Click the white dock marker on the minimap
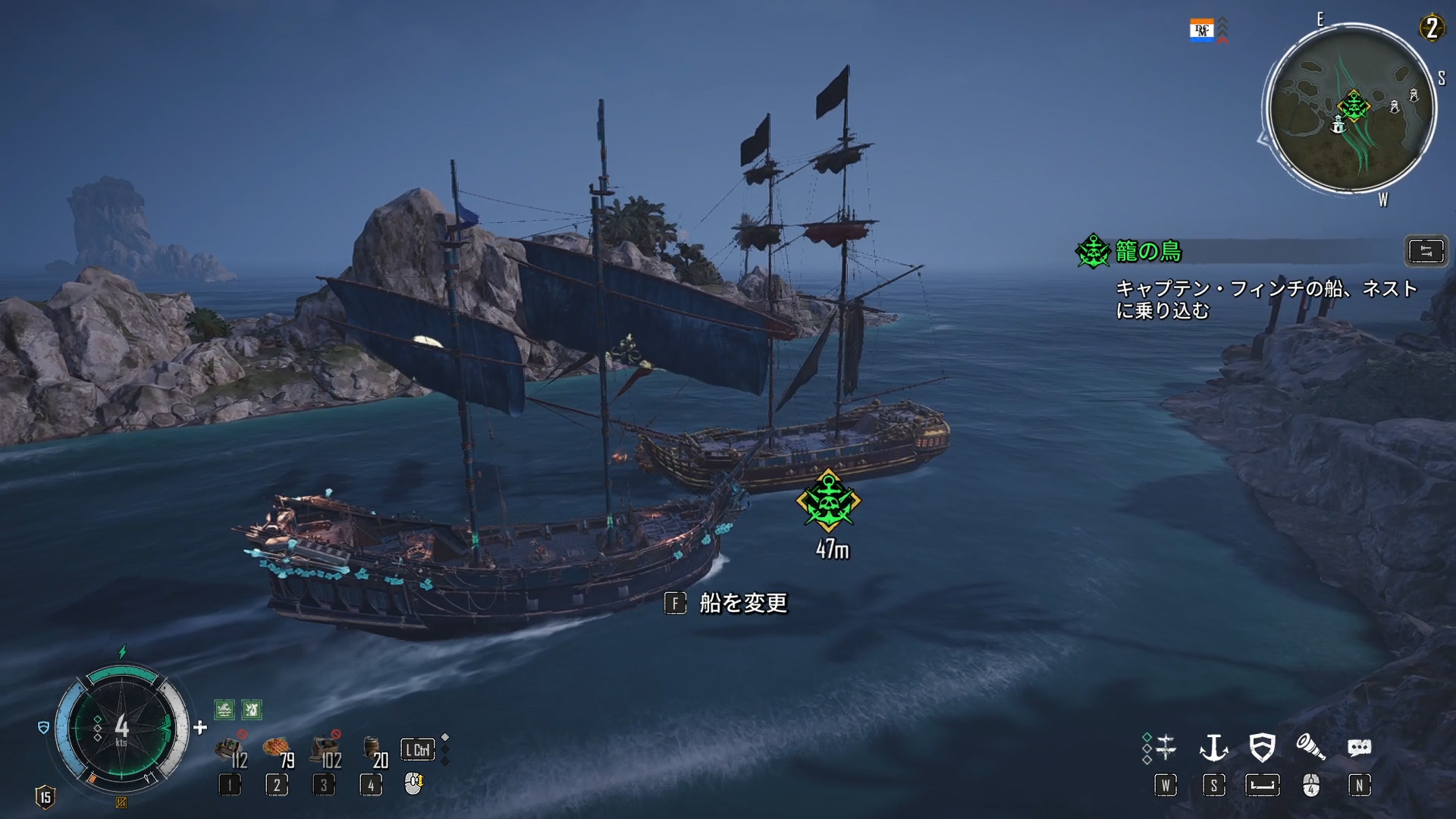 coord(1338,125)
